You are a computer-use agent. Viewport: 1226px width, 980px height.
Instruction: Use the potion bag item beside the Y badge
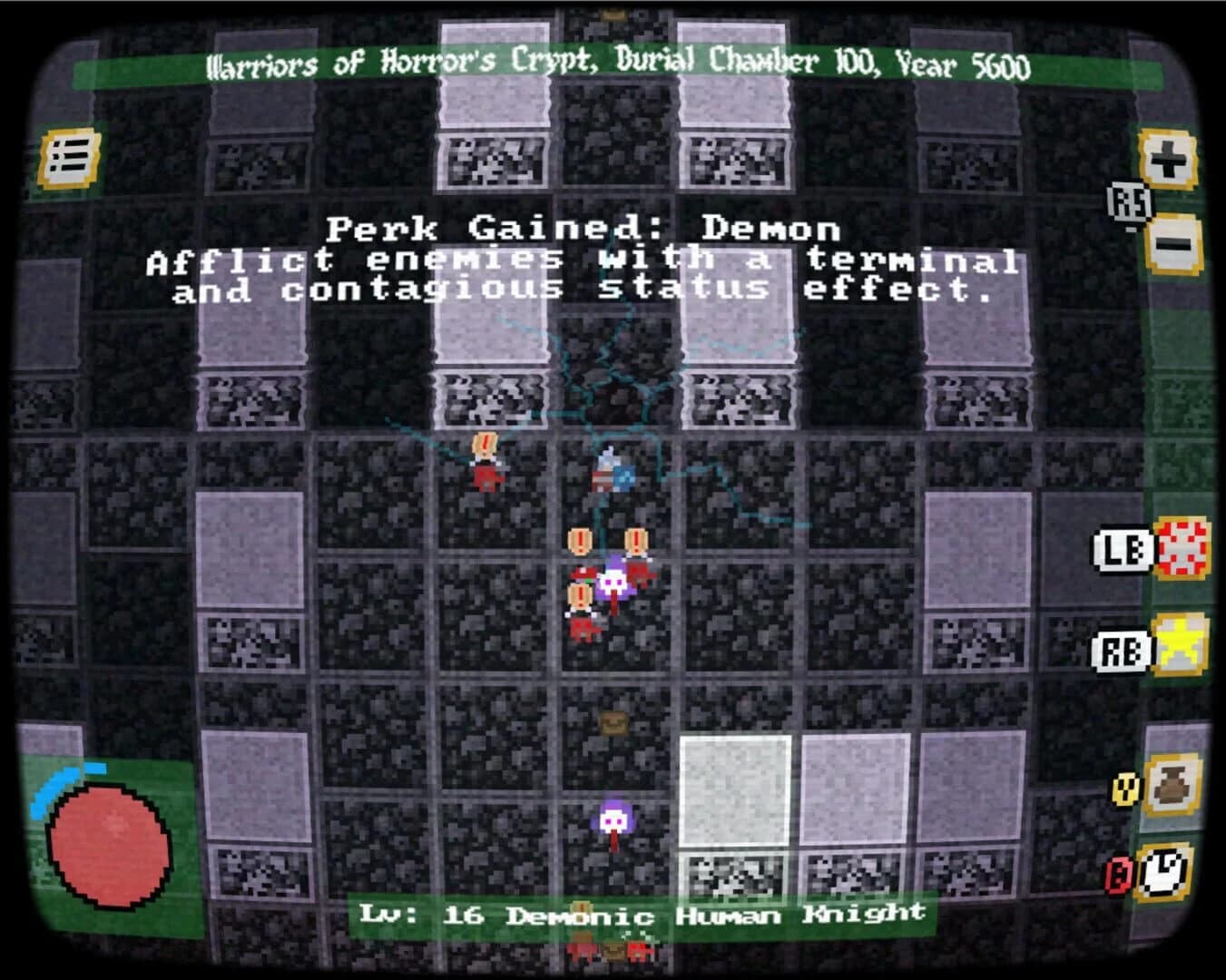(x=1173, y=785)
